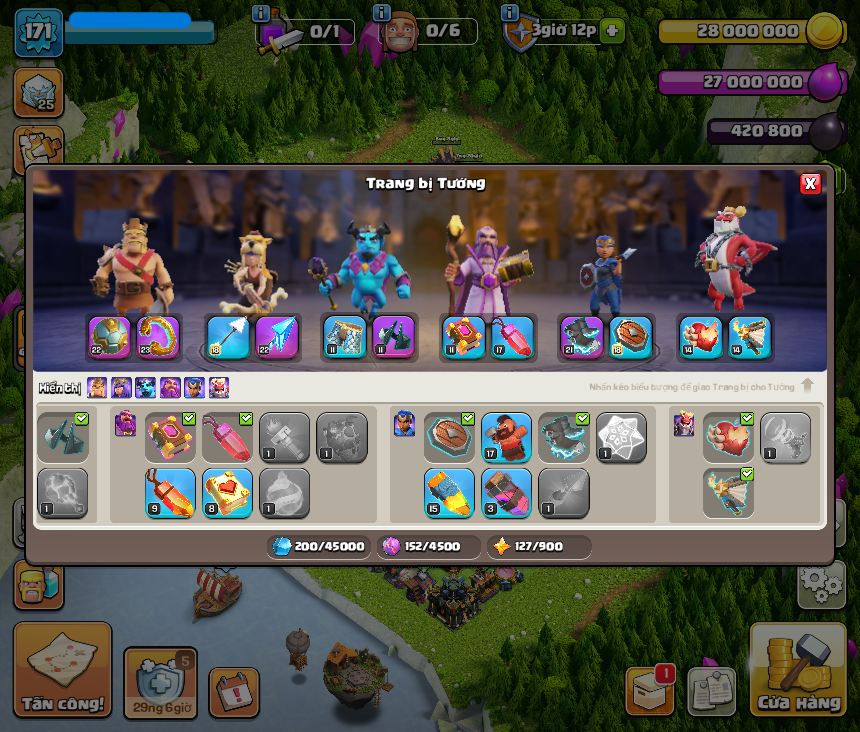Choose the Minion Prince's level 14 heart slot
860x732 pixels.
pos(701,337)
